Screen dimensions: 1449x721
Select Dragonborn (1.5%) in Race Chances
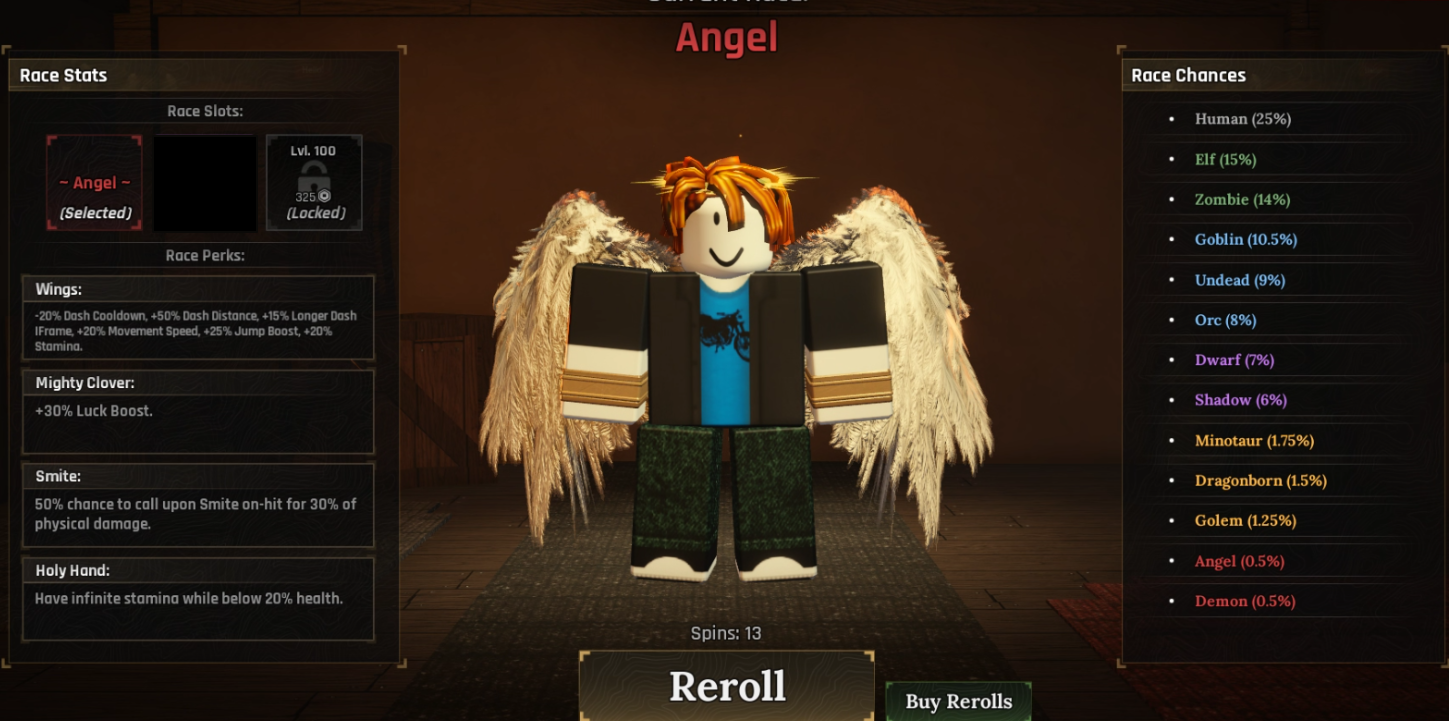pos(1260,480)
